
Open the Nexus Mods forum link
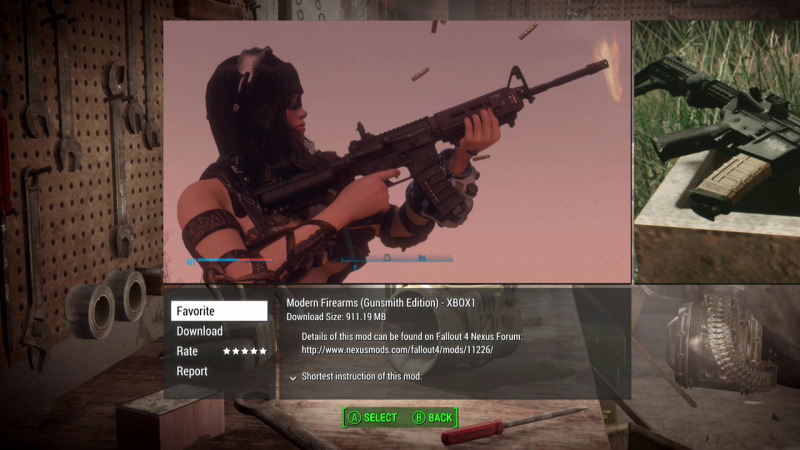[x=397, y=350]
